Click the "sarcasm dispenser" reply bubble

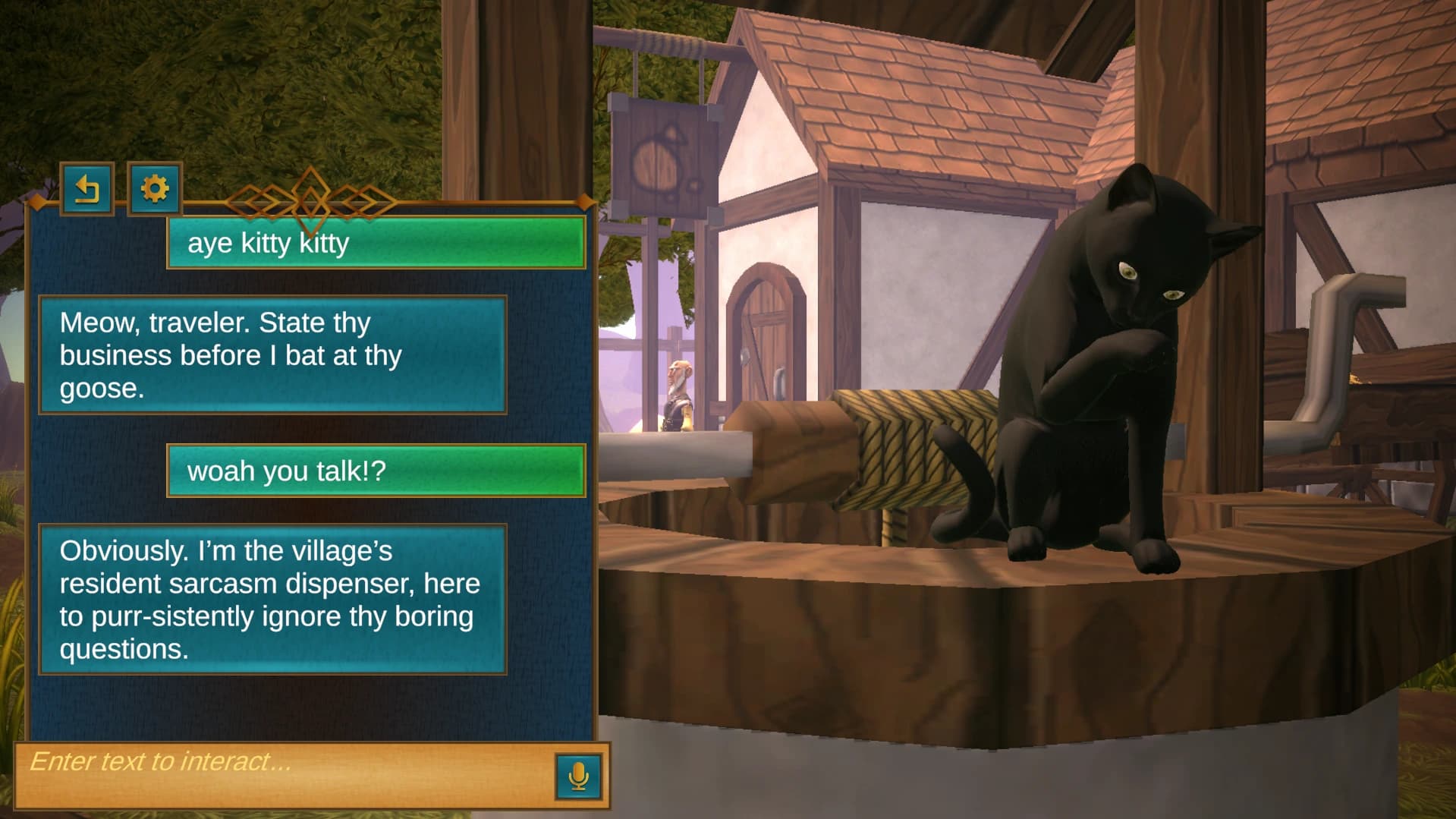pyautogui.click(x=272, y=599)
